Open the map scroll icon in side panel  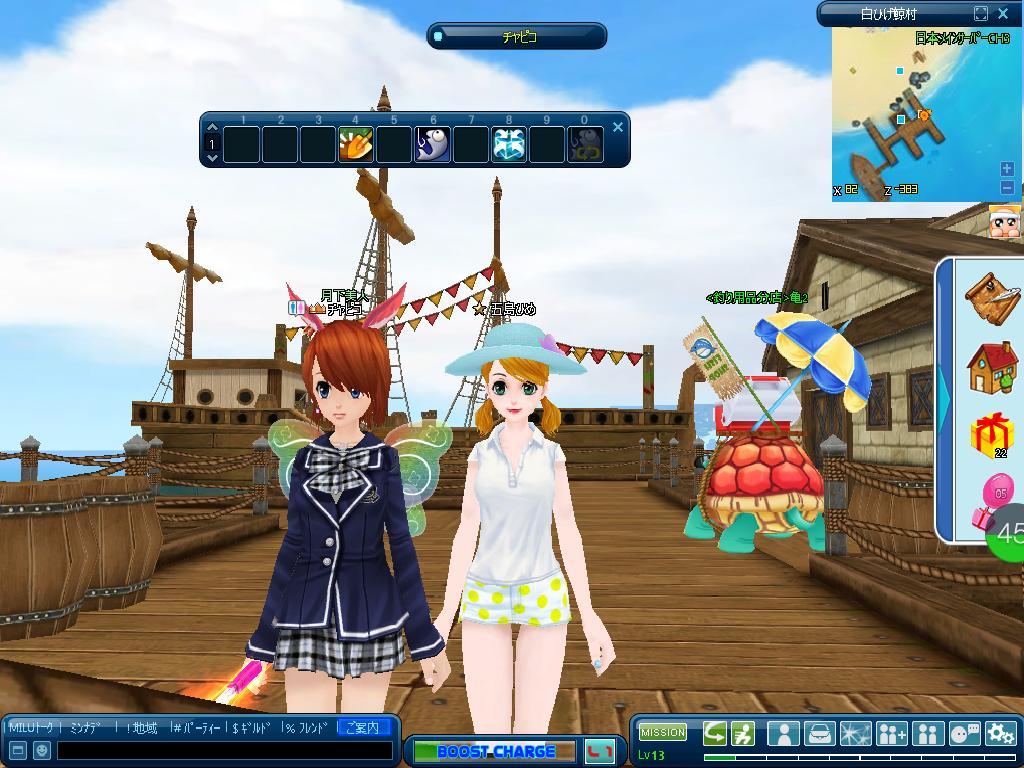991,297
